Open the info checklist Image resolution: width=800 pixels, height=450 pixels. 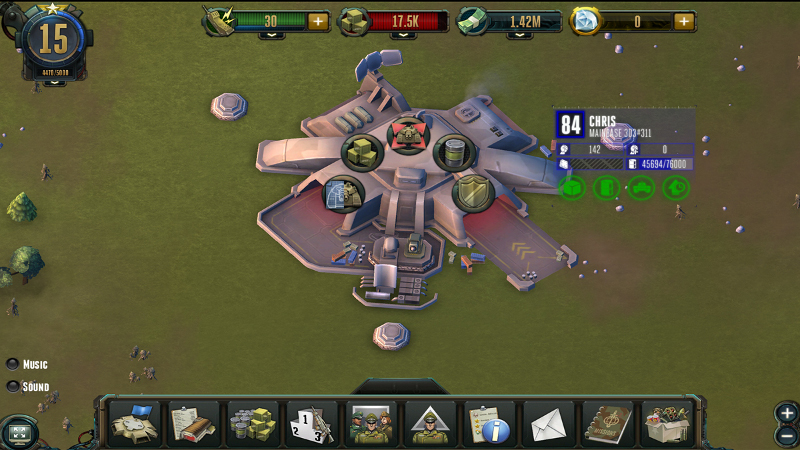[x=490, y=423]
